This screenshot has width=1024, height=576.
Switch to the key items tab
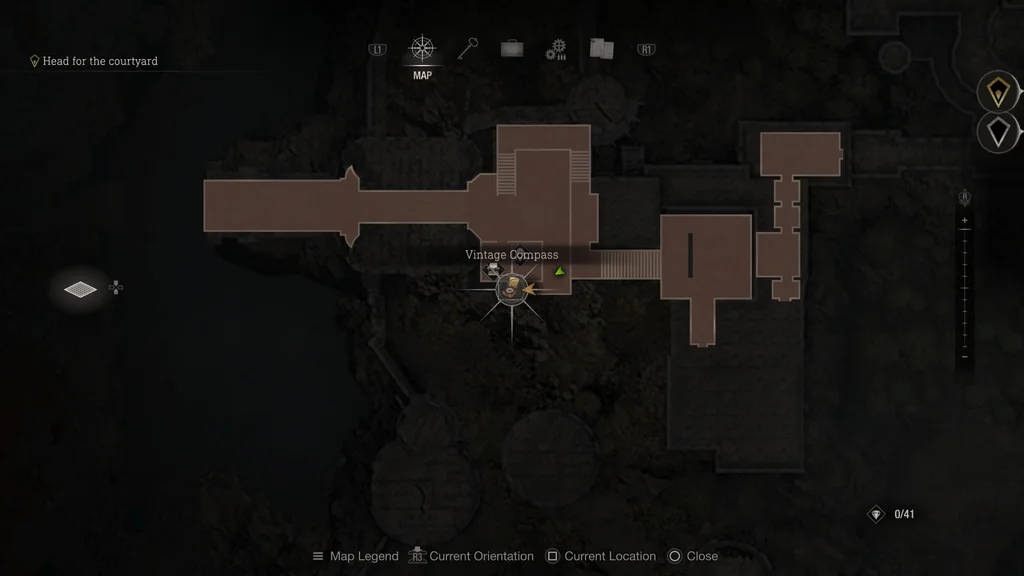(468, 49)
